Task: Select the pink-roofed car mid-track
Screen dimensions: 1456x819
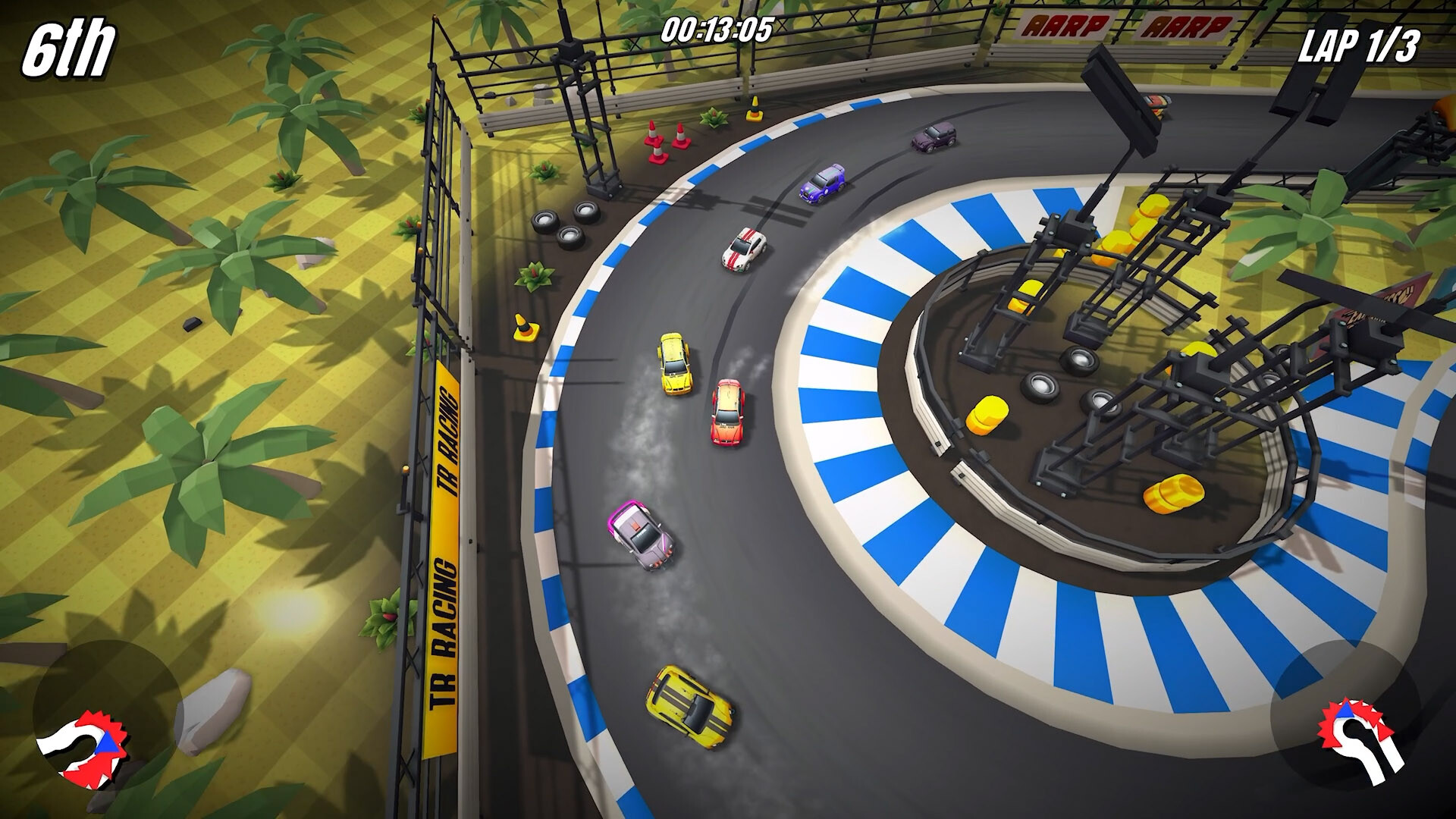Action: (x=641, y=535)
